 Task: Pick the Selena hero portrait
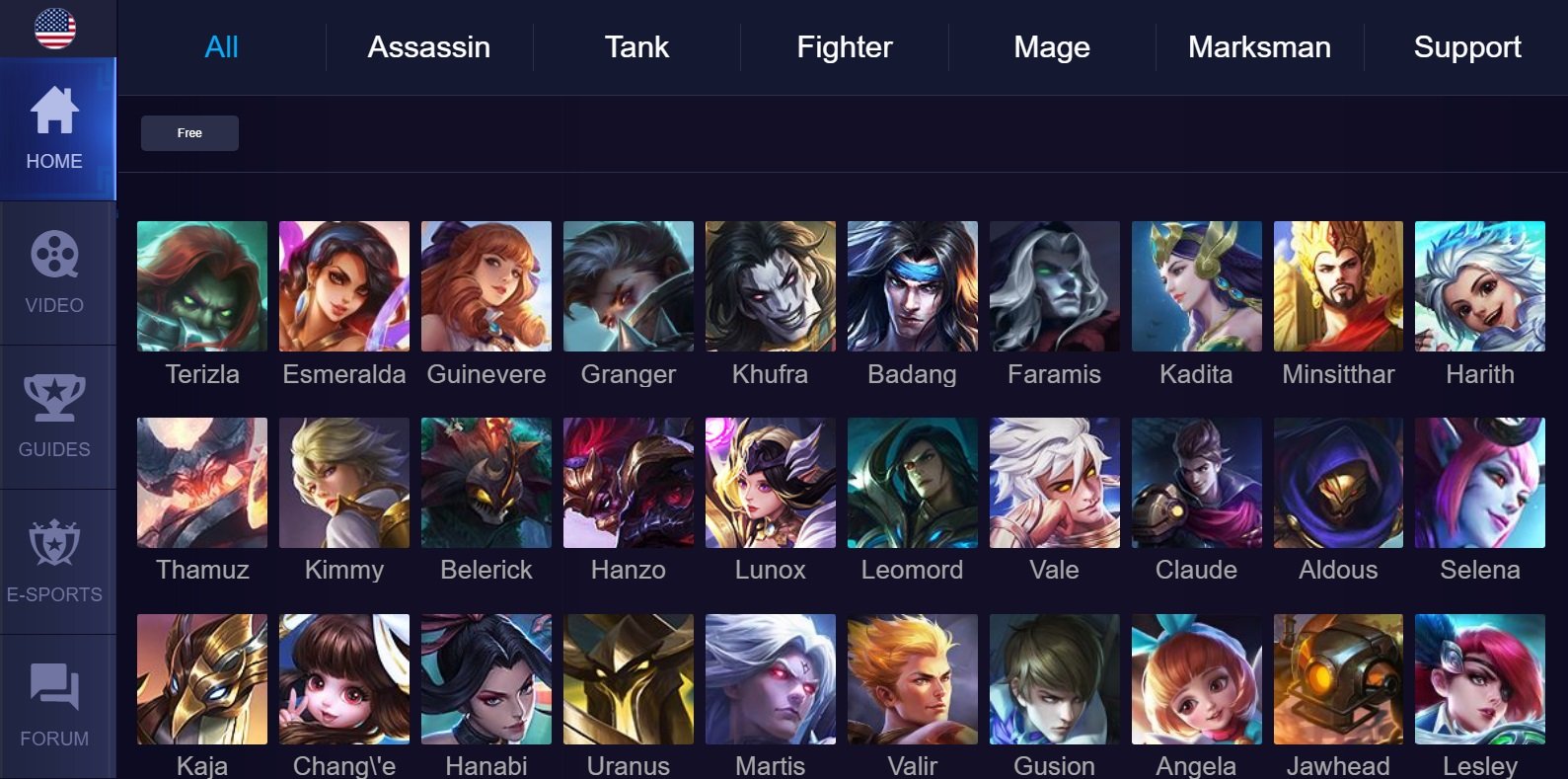coord(1479,483)
